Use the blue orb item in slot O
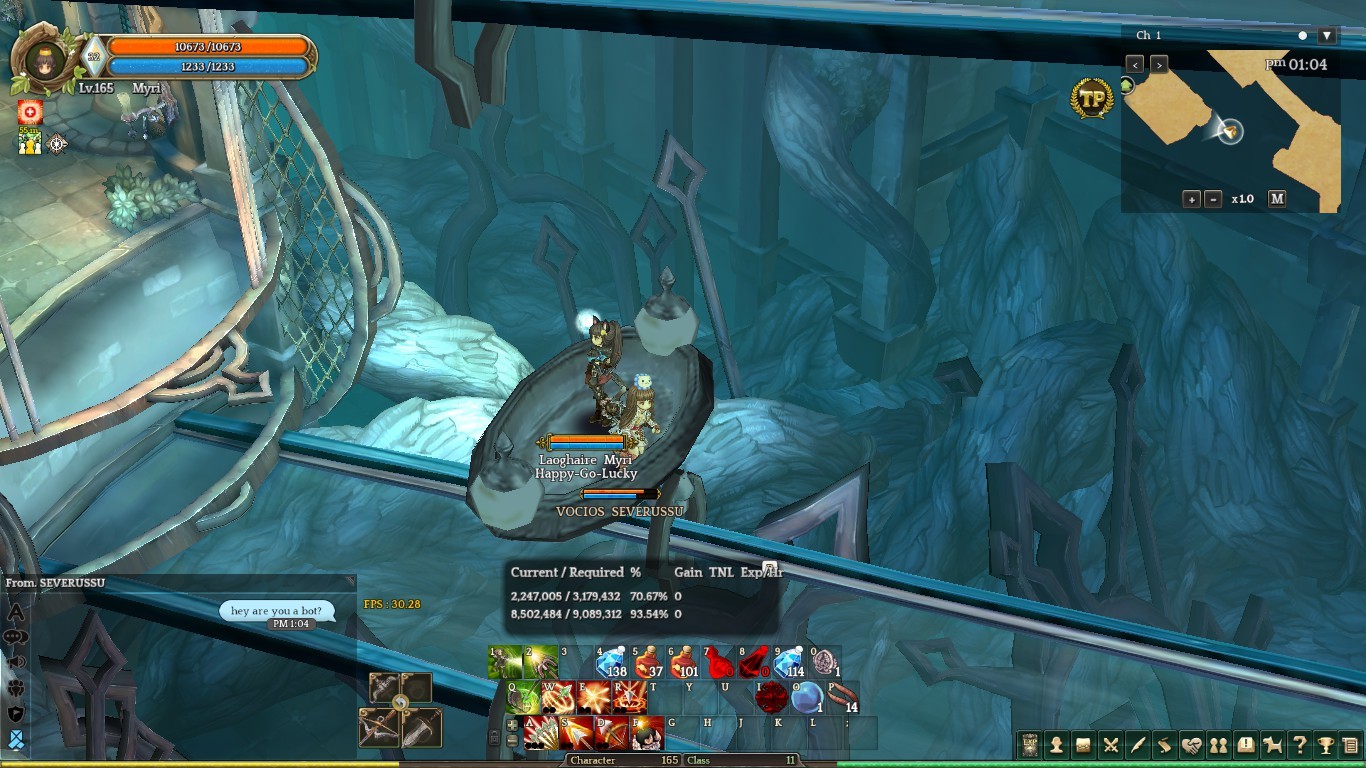The height and width of the screenshot is (768, 1366). coord(806,697)
